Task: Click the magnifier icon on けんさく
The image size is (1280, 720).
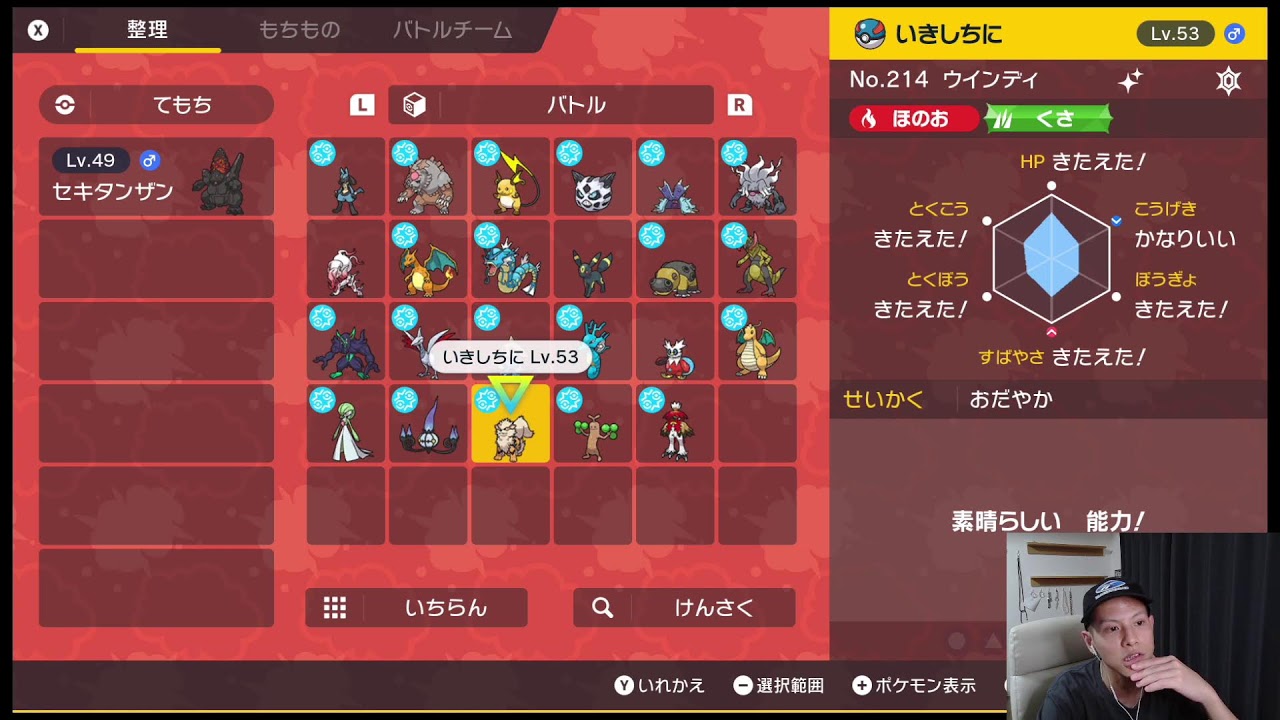Action: (604, 607)
